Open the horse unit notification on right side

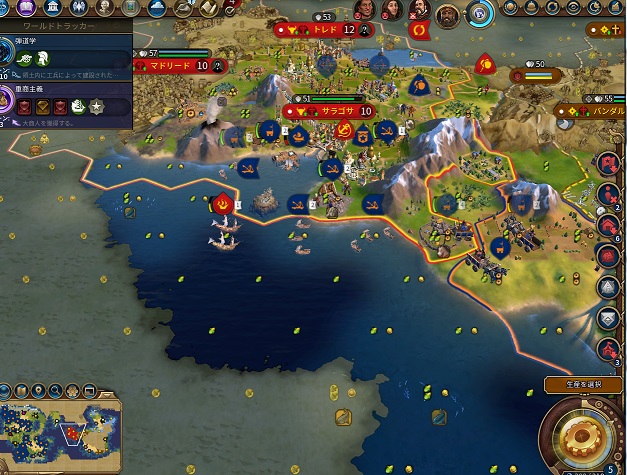609,350
